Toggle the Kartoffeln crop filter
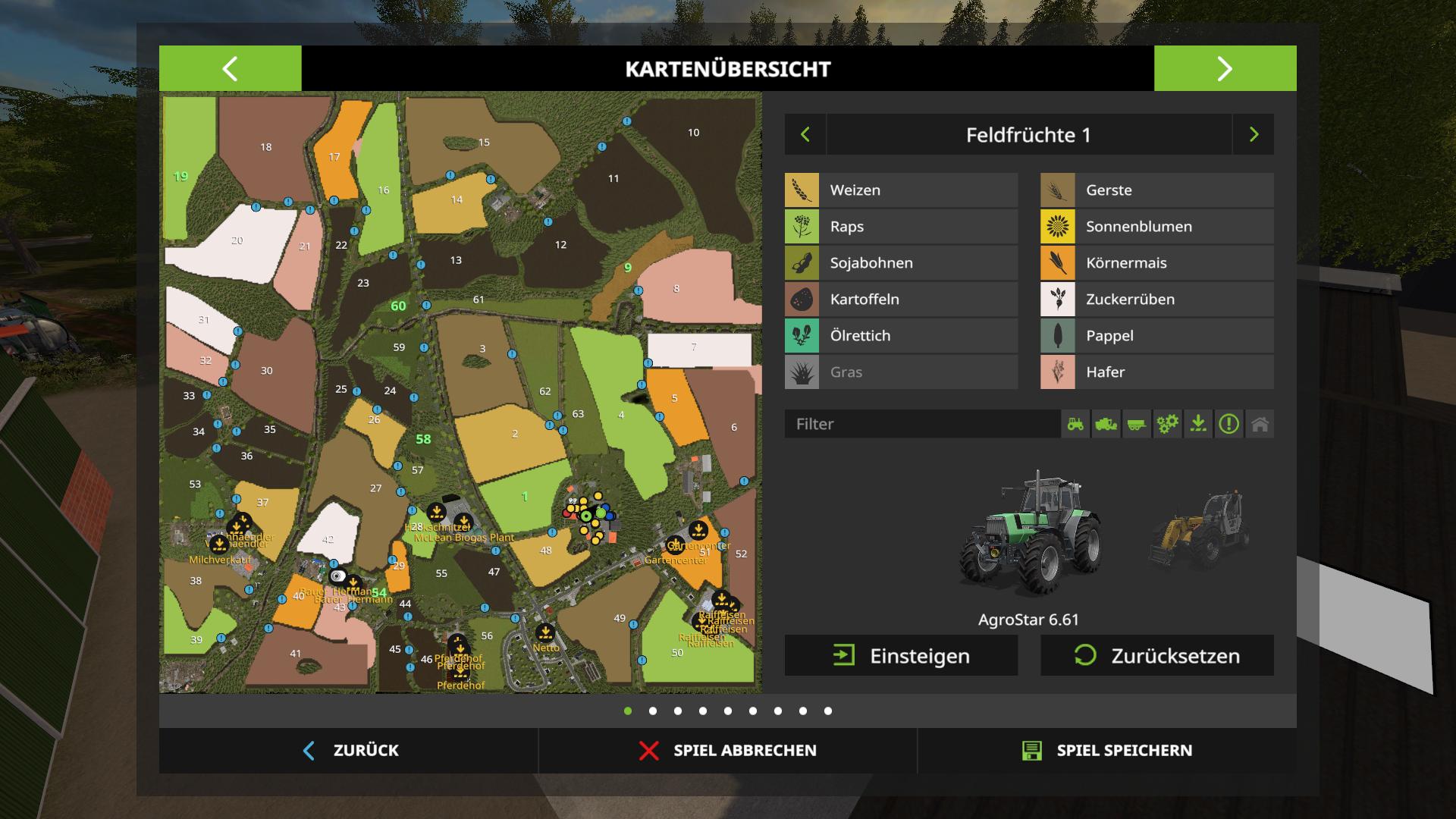The image size is (1456, 819). click(x=901, y=300)
